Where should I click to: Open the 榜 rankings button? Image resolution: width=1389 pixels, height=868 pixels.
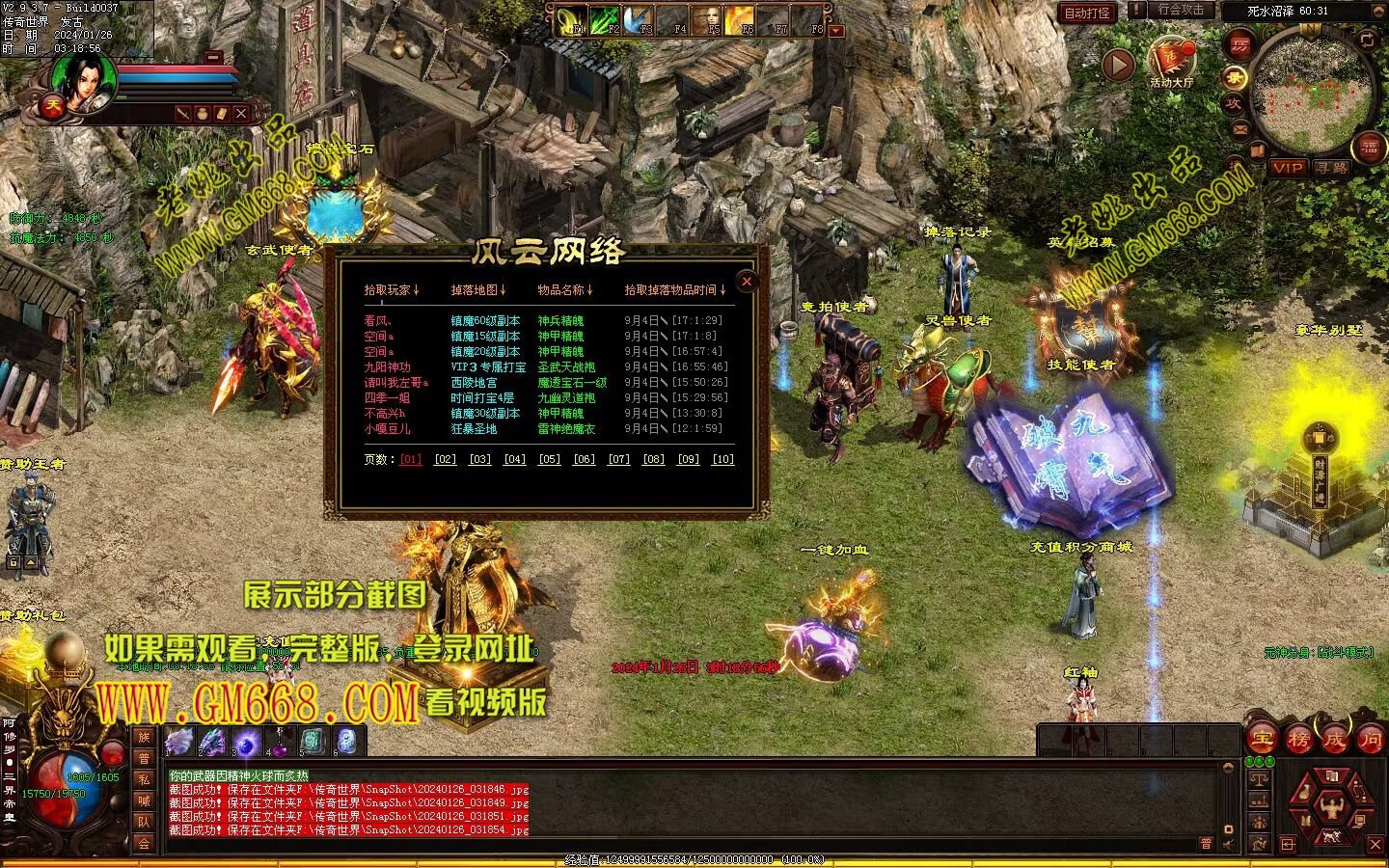pos(1298,739)
